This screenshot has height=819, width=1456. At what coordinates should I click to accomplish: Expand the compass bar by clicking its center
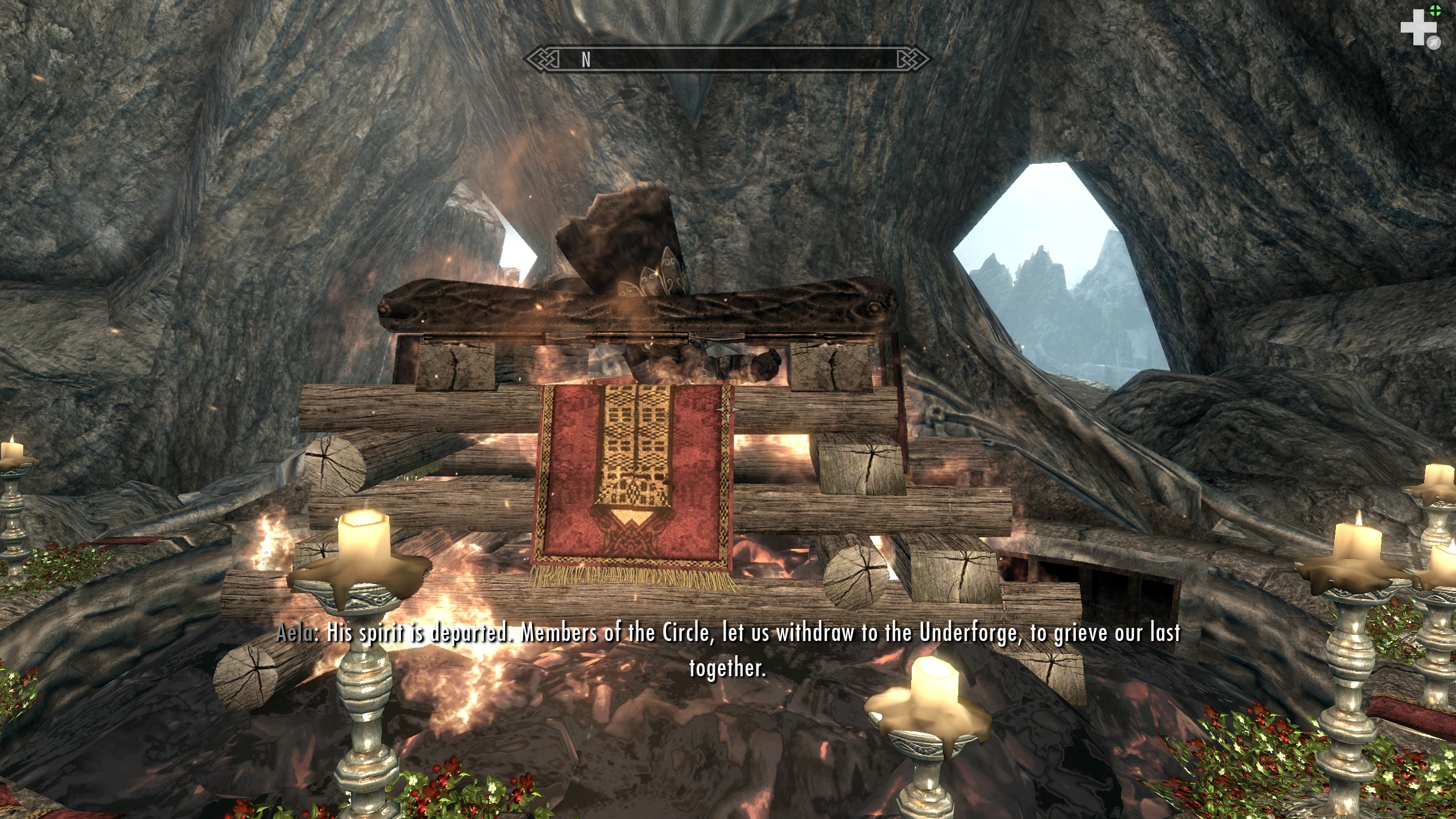pyautogui.click(x=728, y=59)
